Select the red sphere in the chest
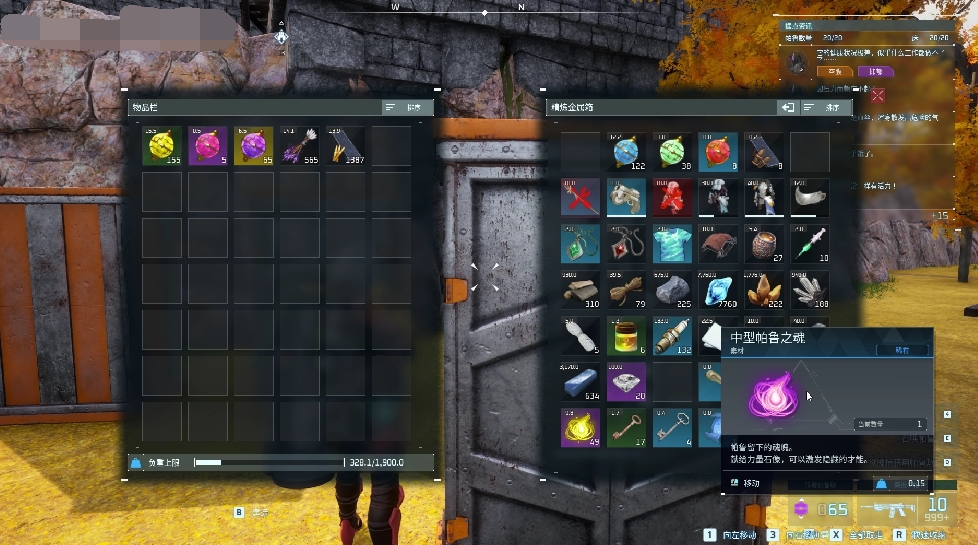The height and width of the screenshot is (545, 978). pos(718,152)
